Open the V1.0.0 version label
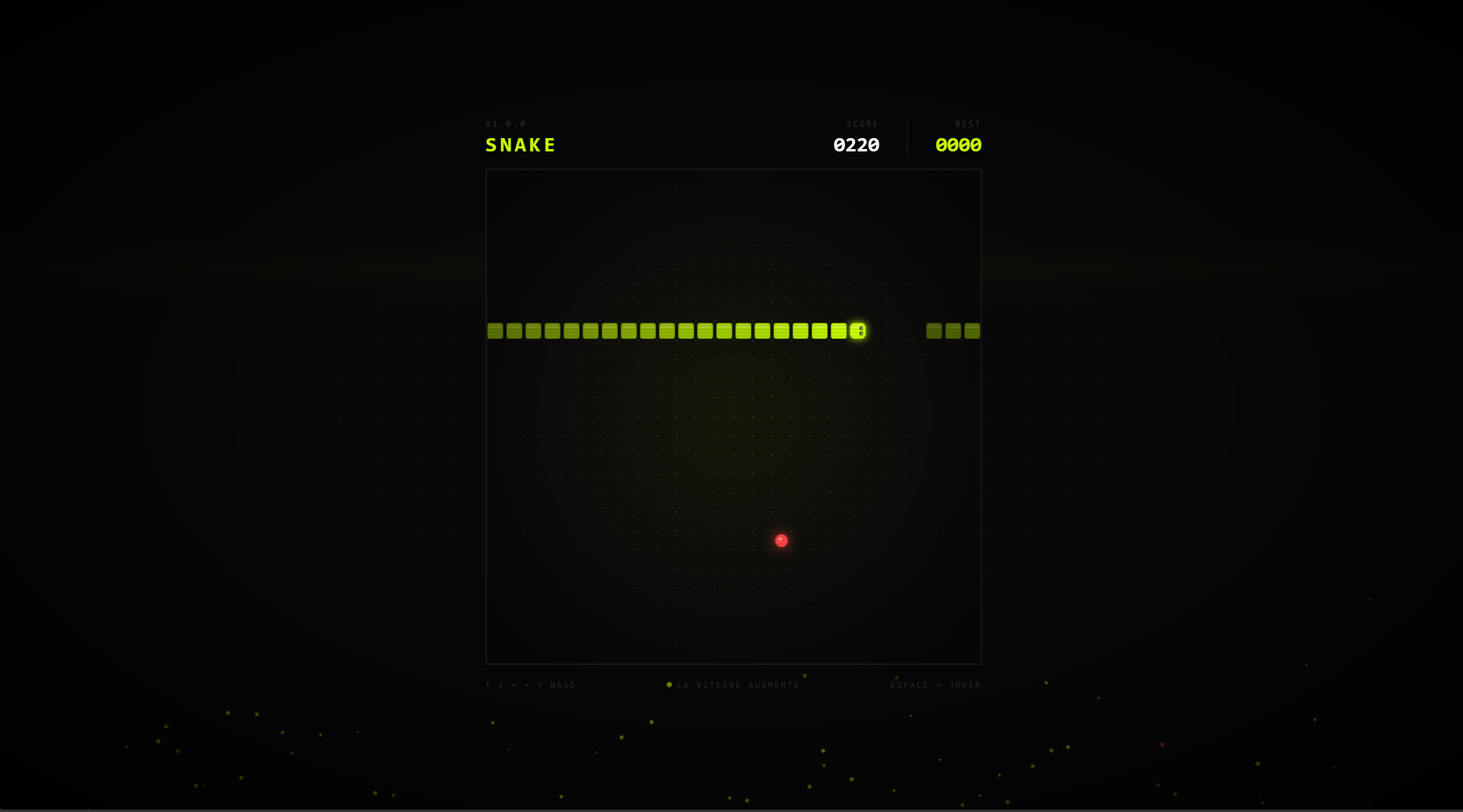Viewport: 1463px width, 812px height. [x=505, y=123]
